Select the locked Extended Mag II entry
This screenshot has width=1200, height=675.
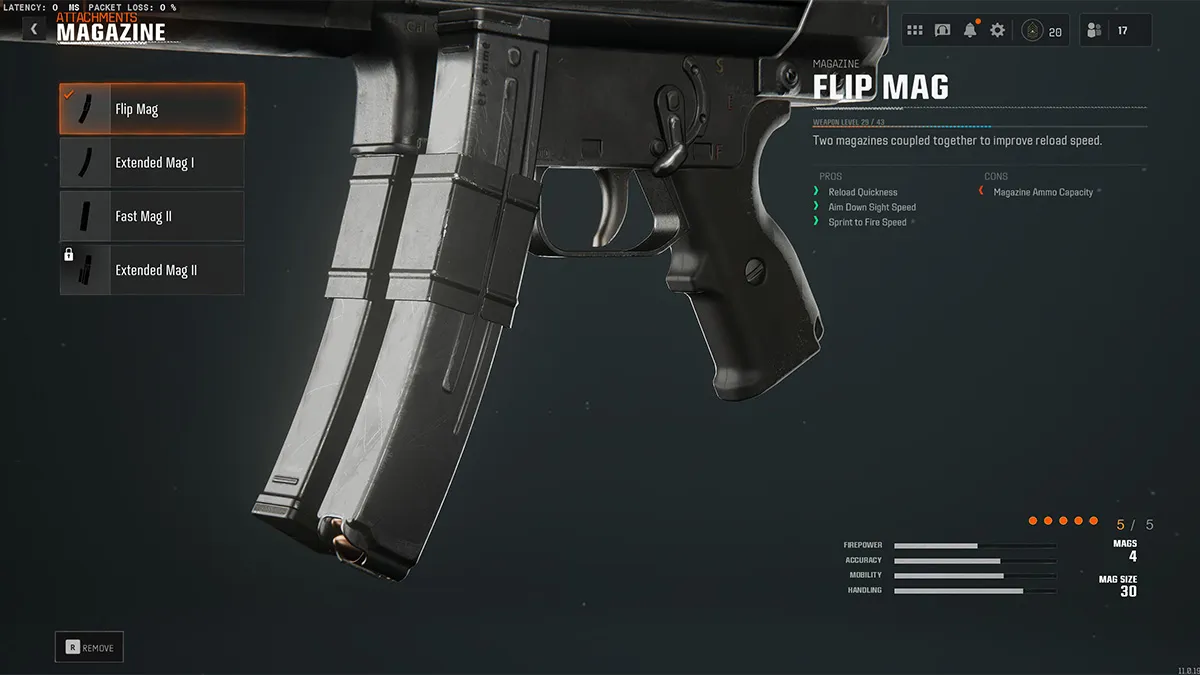(152, 270)
